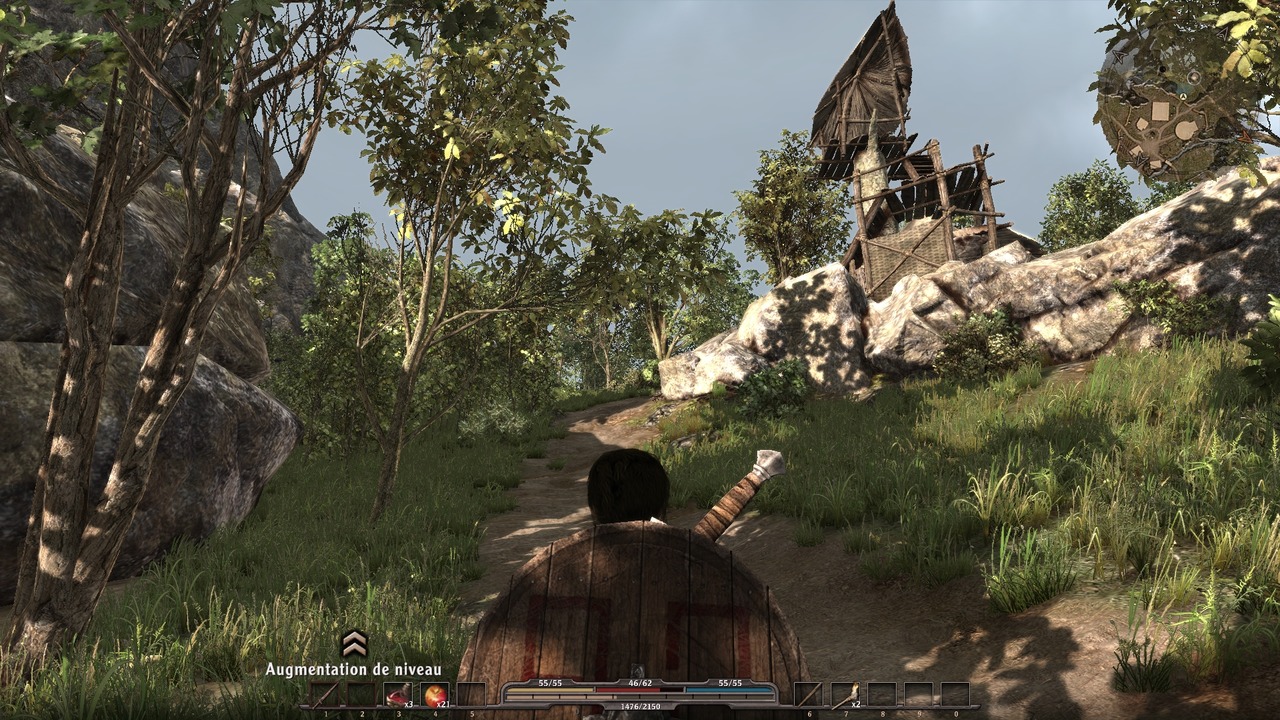
Task: Select the red potion in hotbar slot 3
Action: pyautogui.click(x=397, y=695)
